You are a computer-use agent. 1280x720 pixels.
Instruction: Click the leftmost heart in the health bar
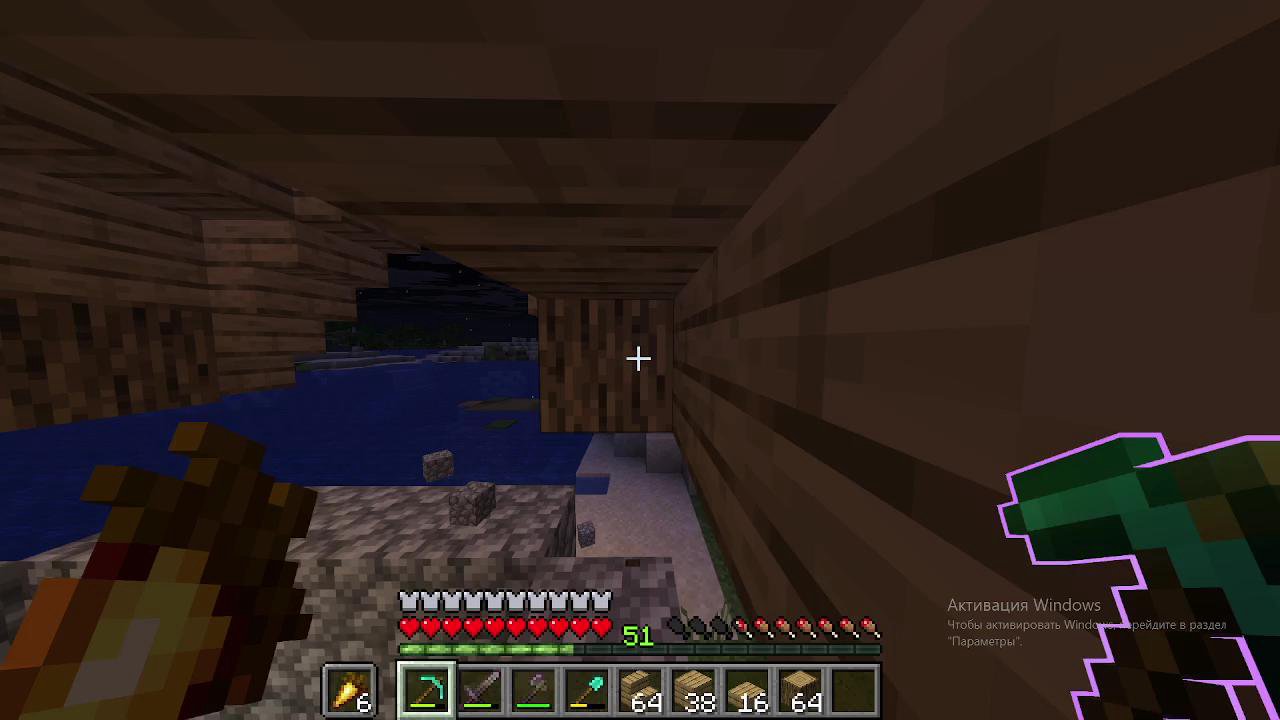tap(408, 626)
